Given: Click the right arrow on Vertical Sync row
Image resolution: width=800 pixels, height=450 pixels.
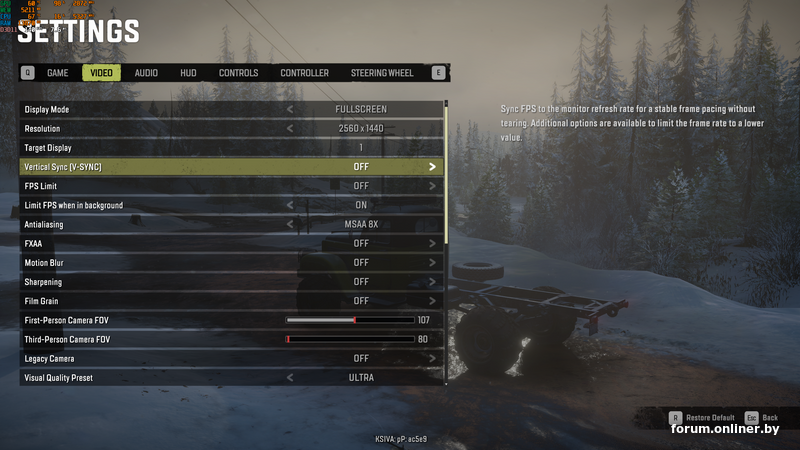Looking at the screenshot, I should tap(432, 167).
